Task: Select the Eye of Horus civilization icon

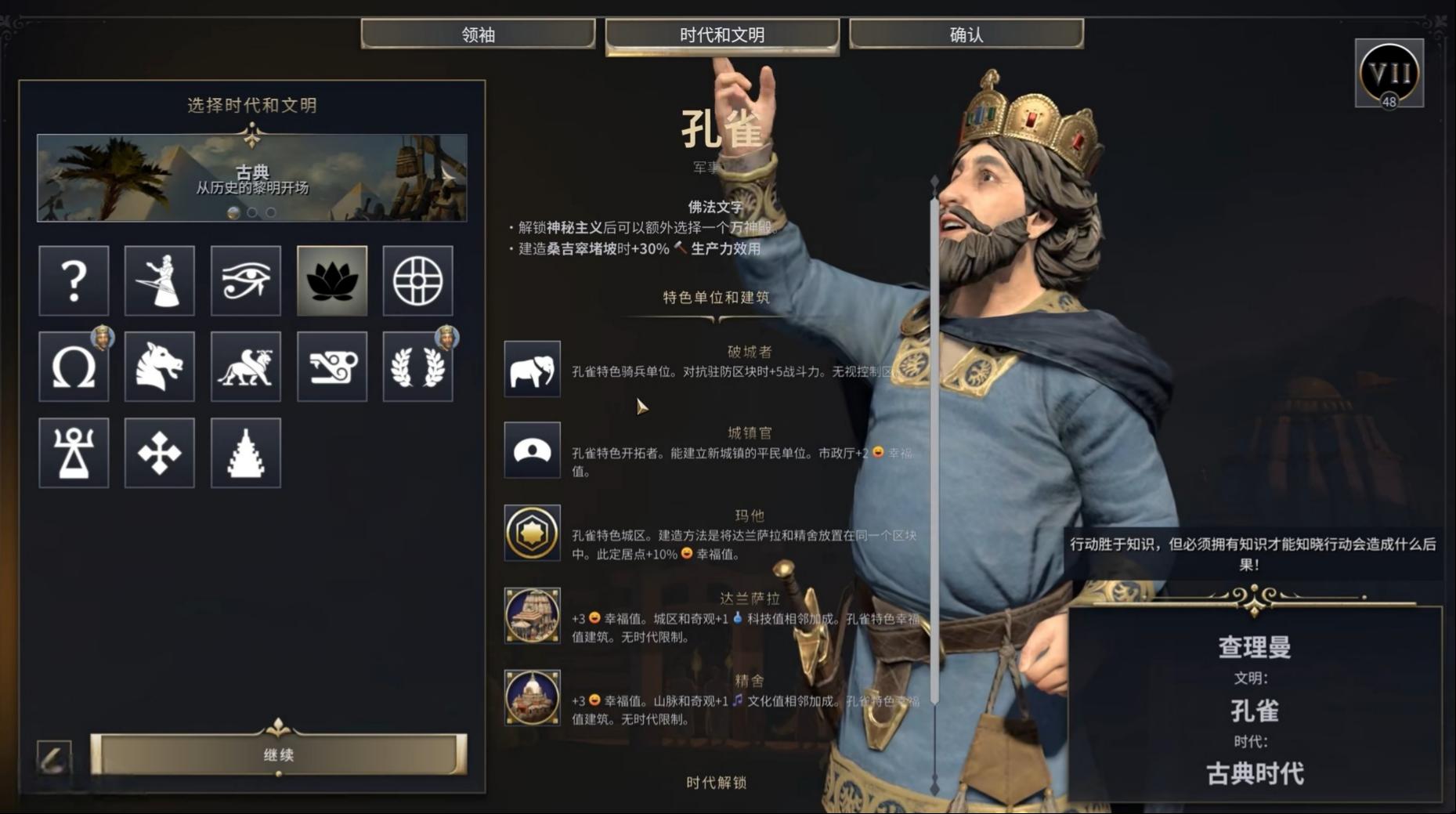Action: (245, 280)
